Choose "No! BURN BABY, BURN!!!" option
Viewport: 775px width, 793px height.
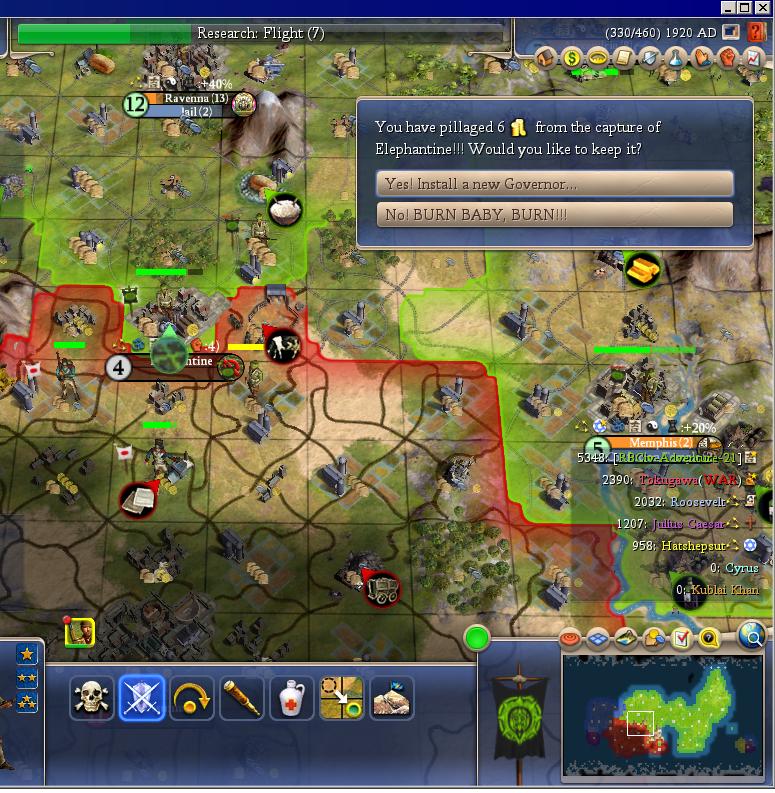555,214
